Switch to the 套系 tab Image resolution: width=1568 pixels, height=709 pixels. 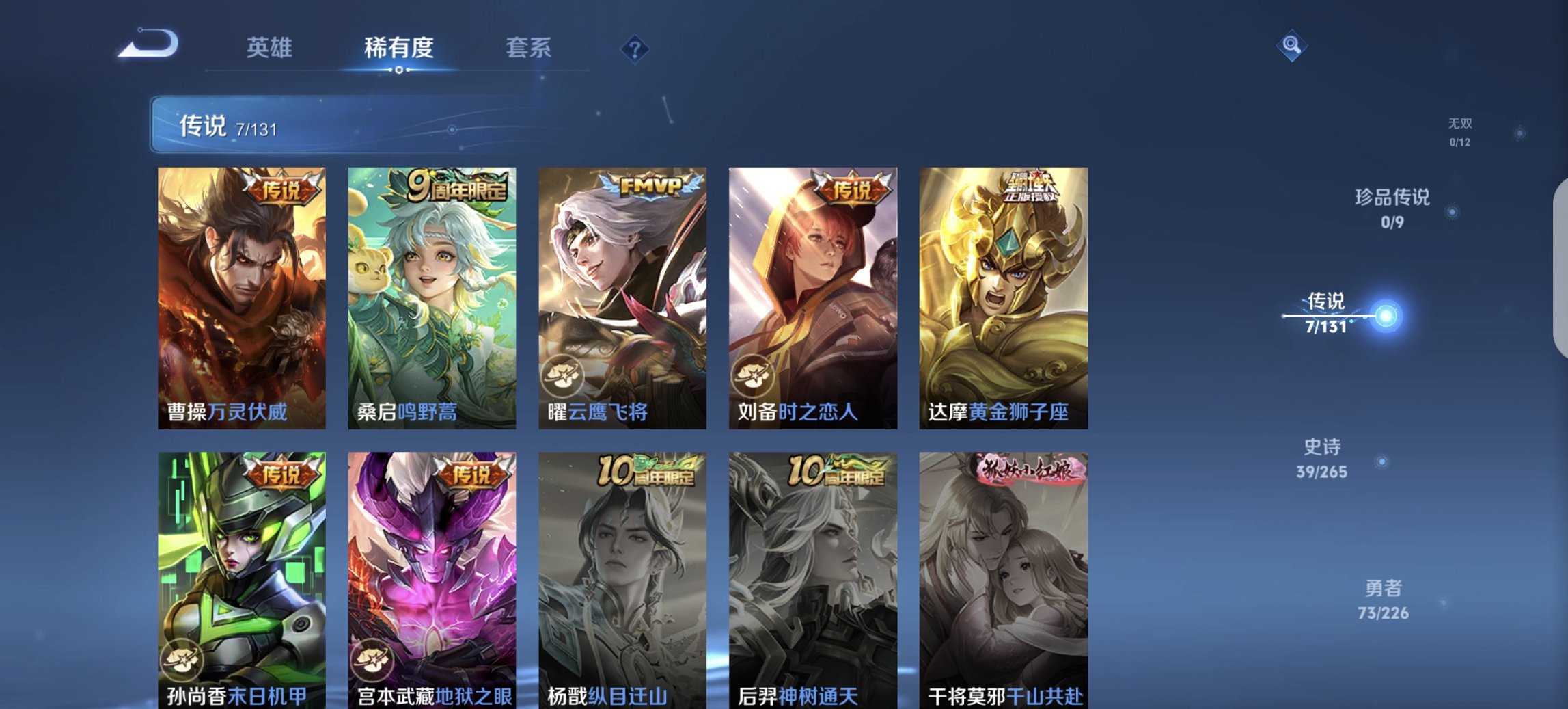point(529,48)
